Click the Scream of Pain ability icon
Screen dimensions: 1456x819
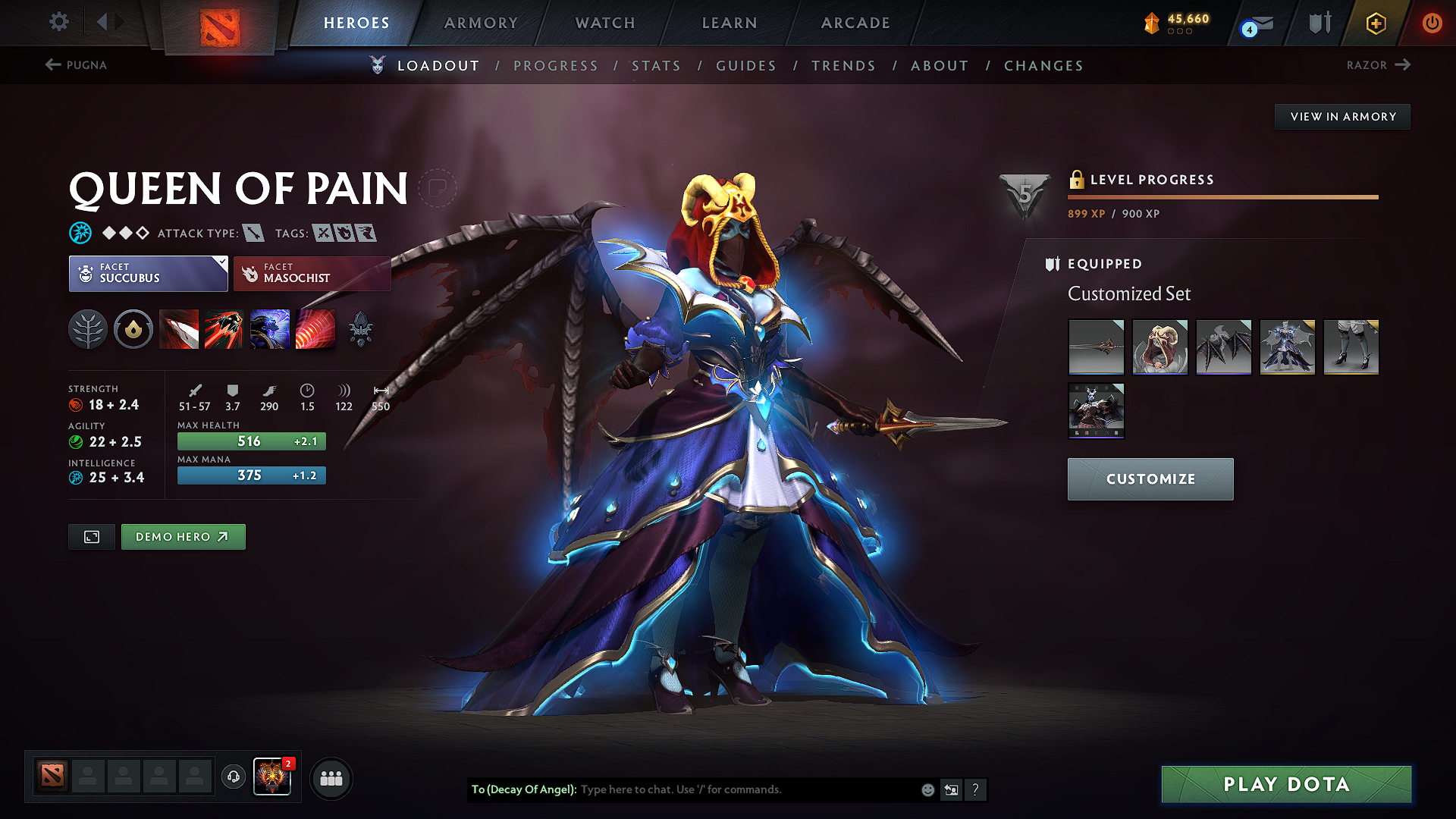tap(270, 329)
